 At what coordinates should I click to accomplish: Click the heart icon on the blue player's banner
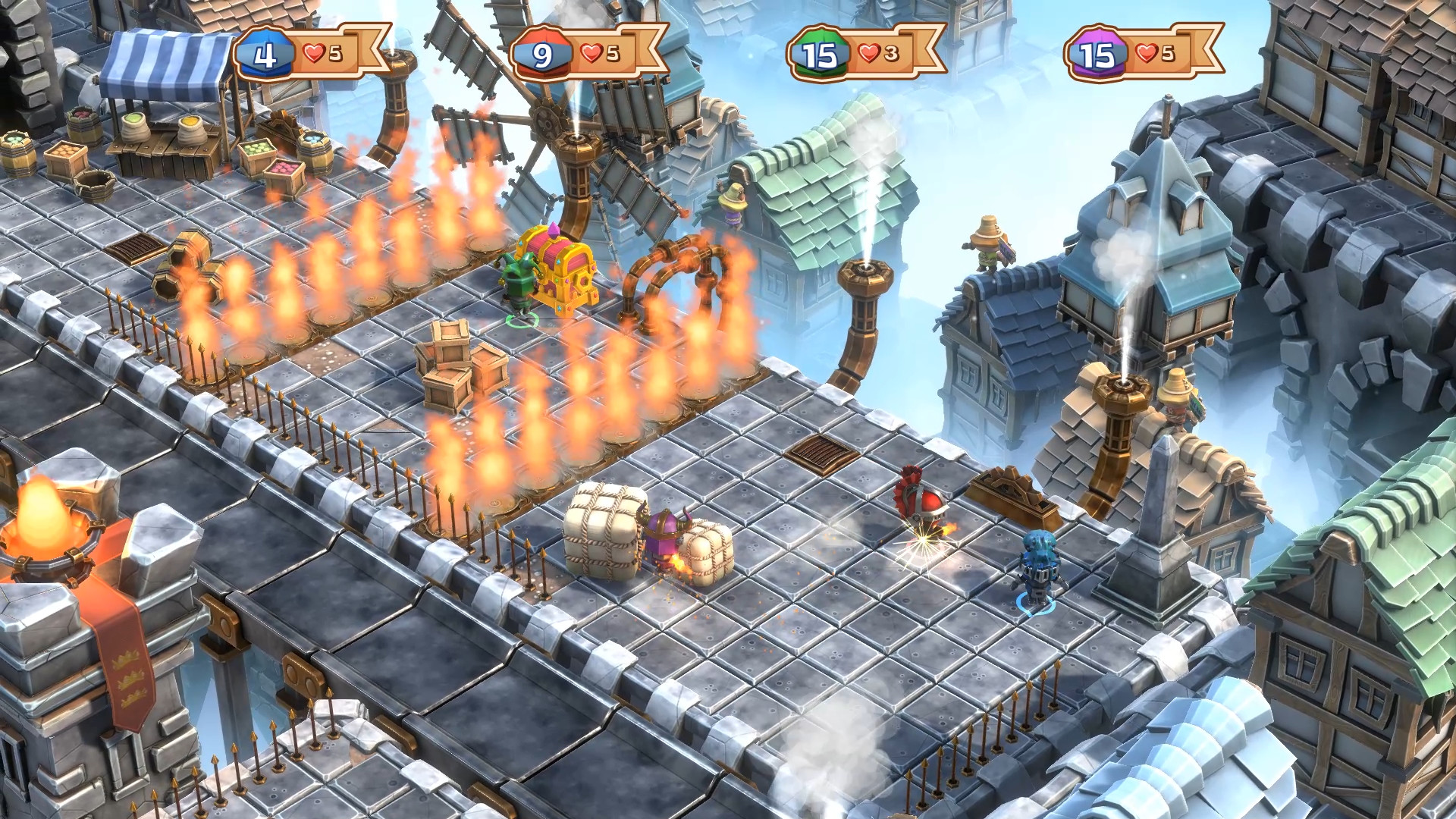coord(312,52)
